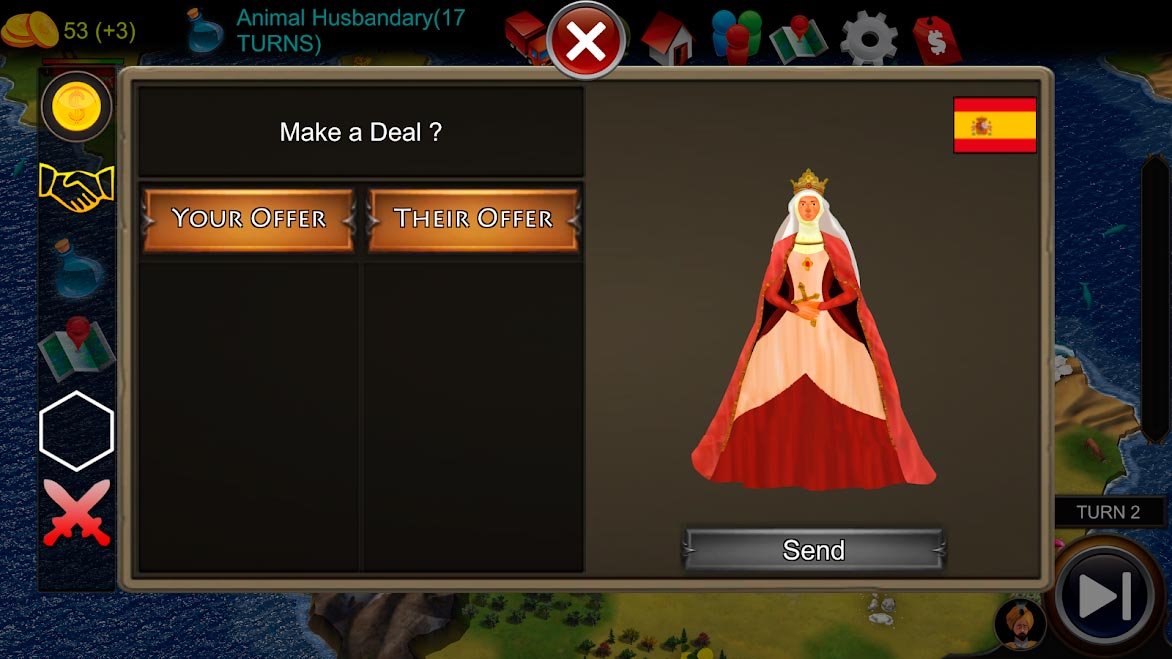This screenshot has height=659, width=1172.
Task: Click the house icon in the top bar
Action: [x=667, y=39]
